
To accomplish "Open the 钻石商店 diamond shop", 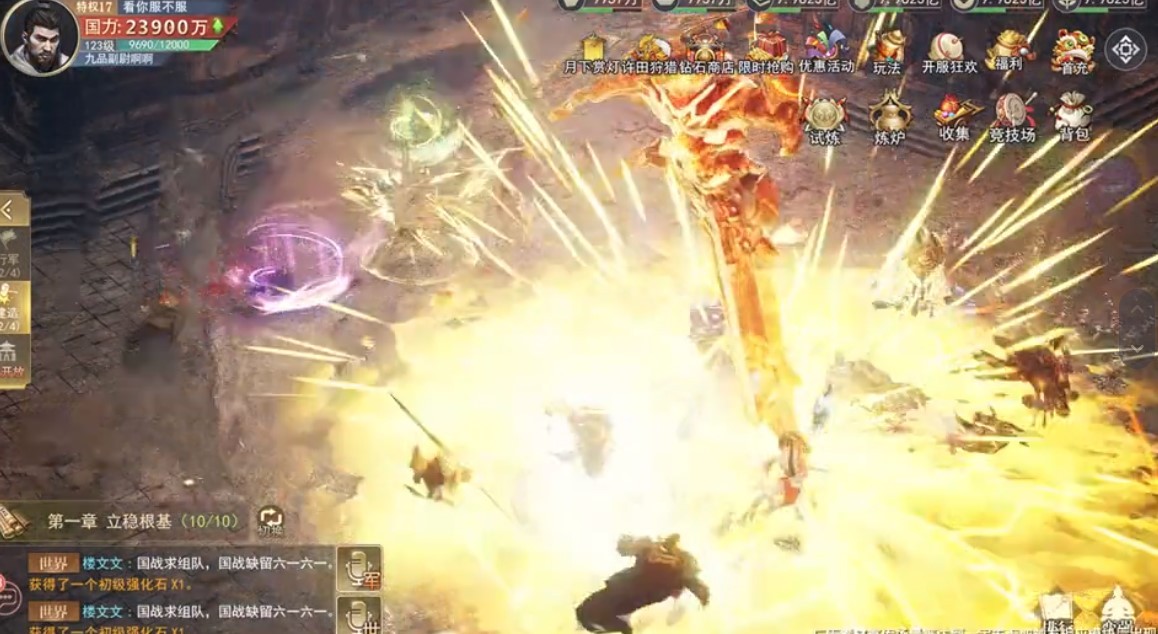I will 706,52.
